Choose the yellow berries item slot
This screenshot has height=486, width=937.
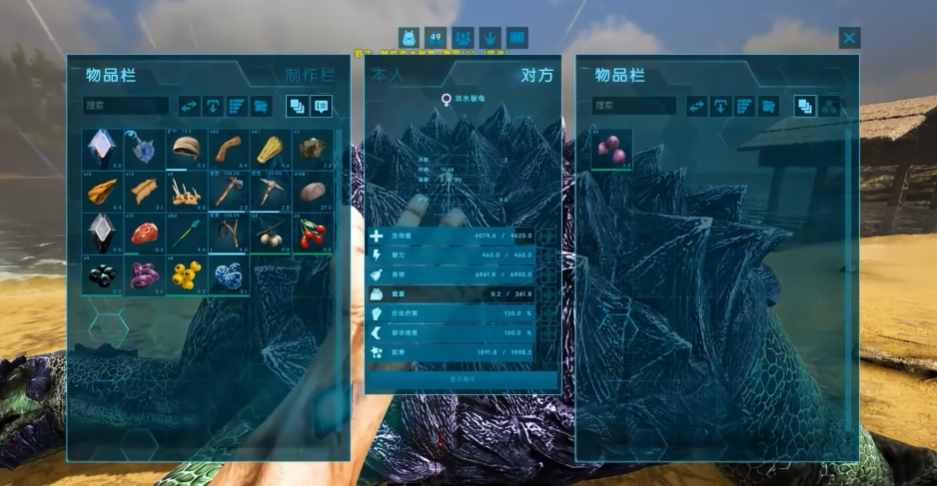pos(186,275)
